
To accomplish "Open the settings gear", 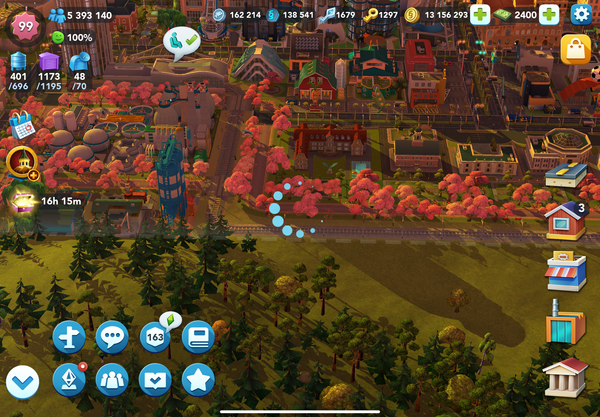I will click(x=582, y=15).
